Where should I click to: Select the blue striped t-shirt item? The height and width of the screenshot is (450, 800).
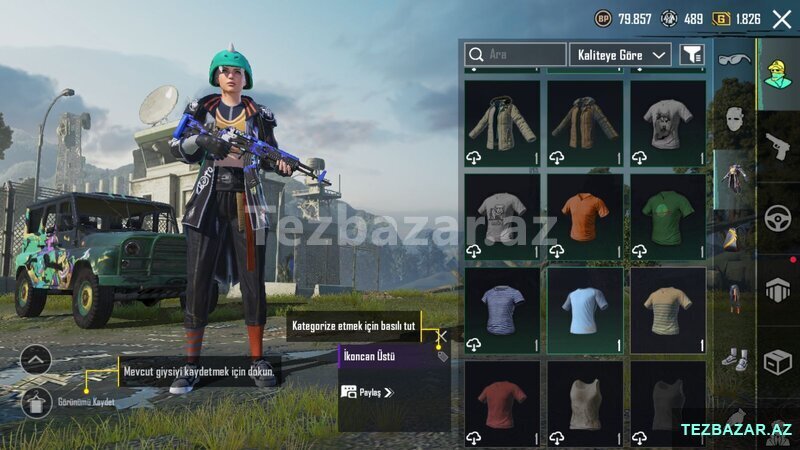coord(502,309)
